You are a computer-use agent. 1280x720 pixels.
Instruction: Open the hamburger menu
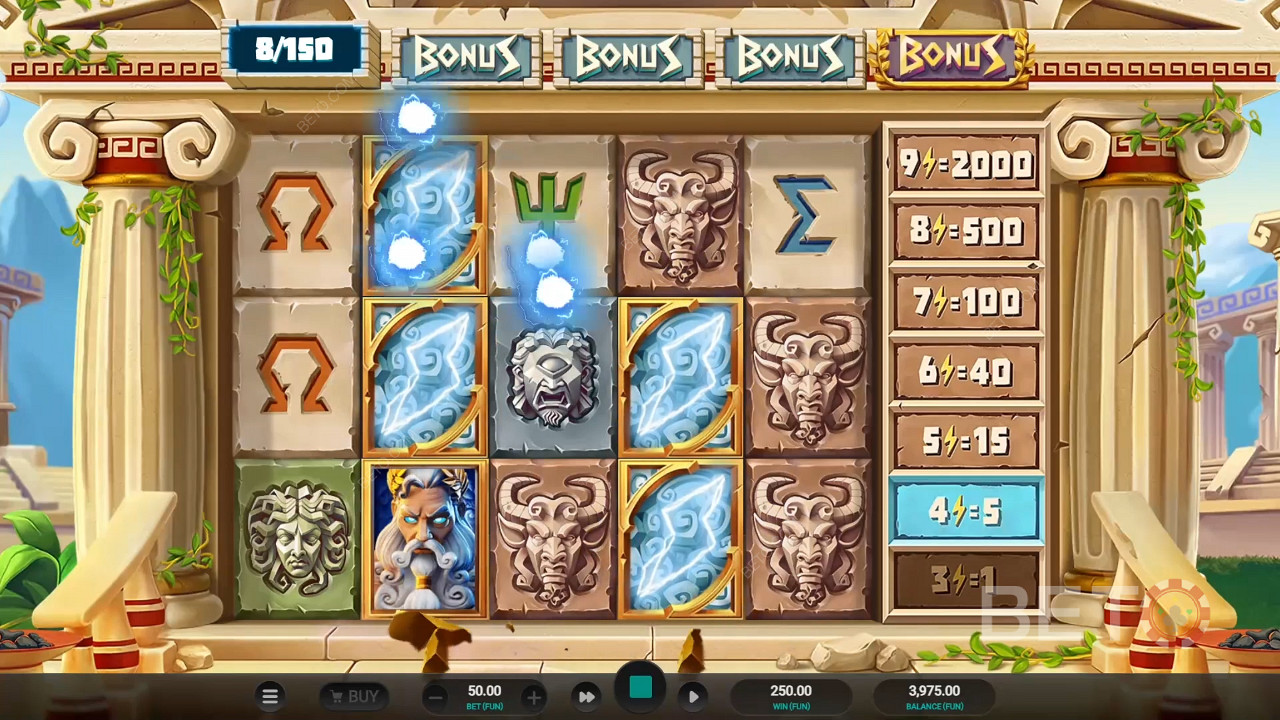coord(270,696)
